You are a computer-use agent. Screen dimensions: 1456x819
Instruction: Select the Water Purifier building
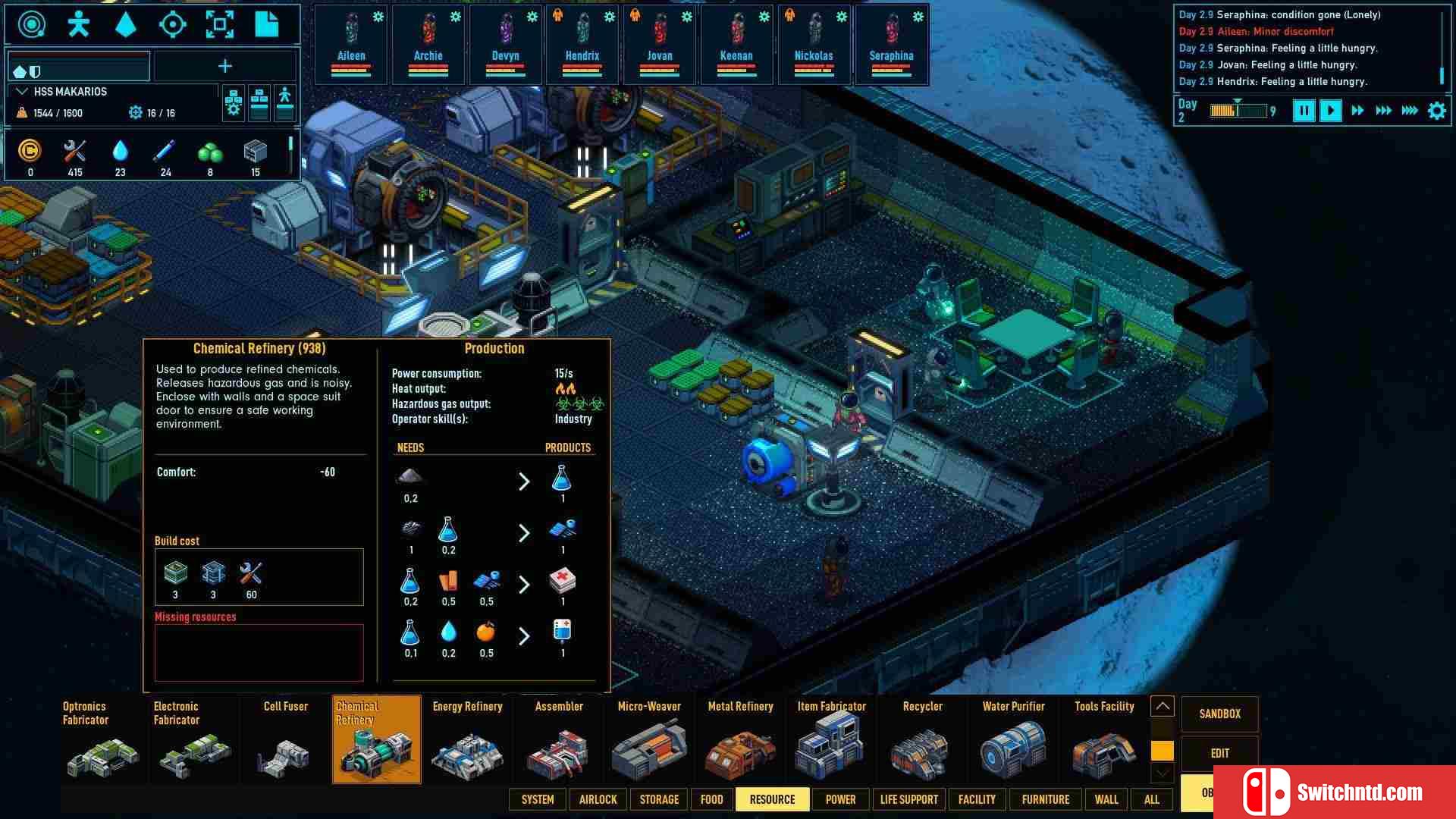click(x=1013, y=739)
